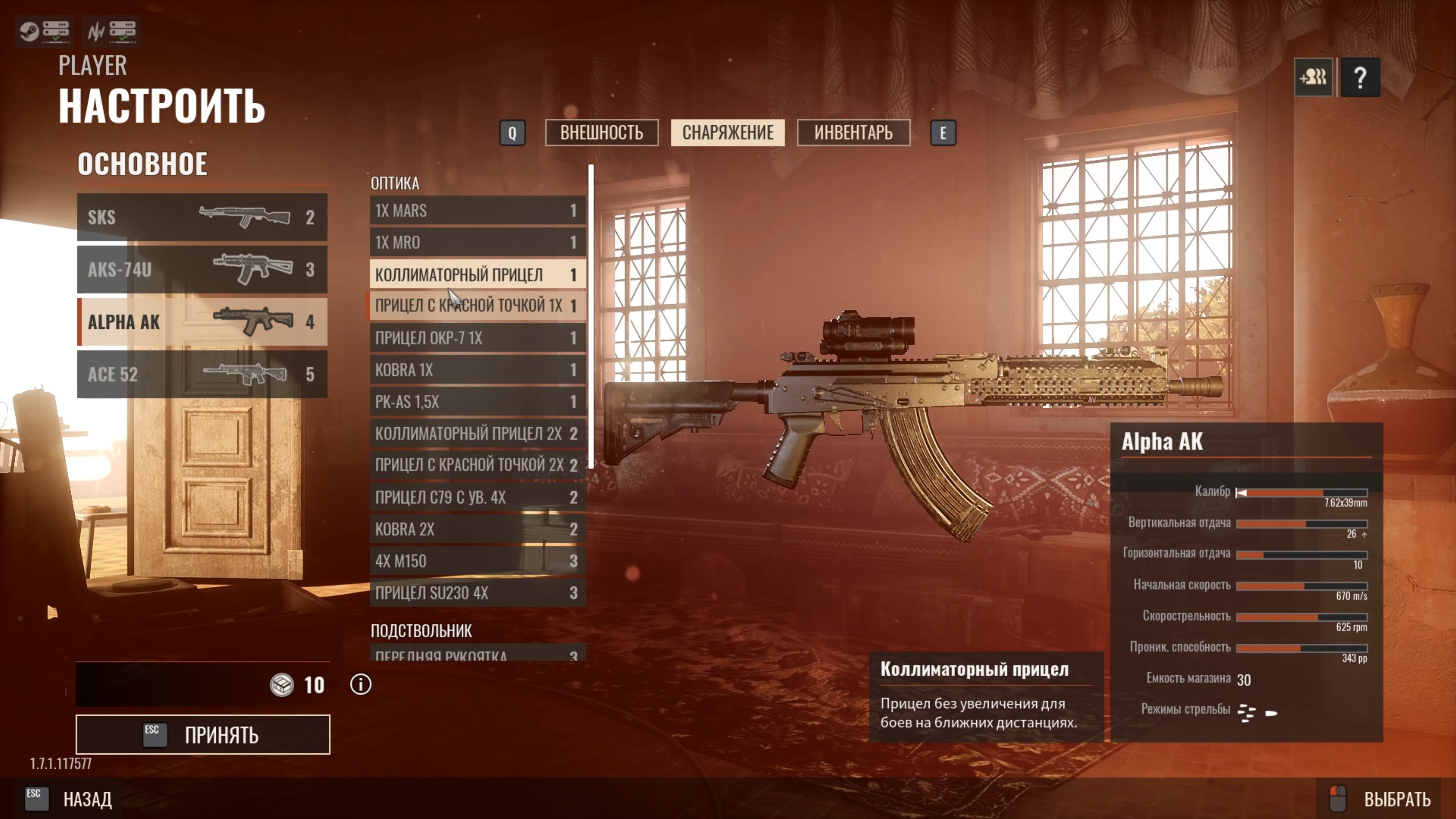Equip the KOBRA 1X sight
This screenshot has width=1456, height=819.
pyautogui.click(x=477, y=370)
